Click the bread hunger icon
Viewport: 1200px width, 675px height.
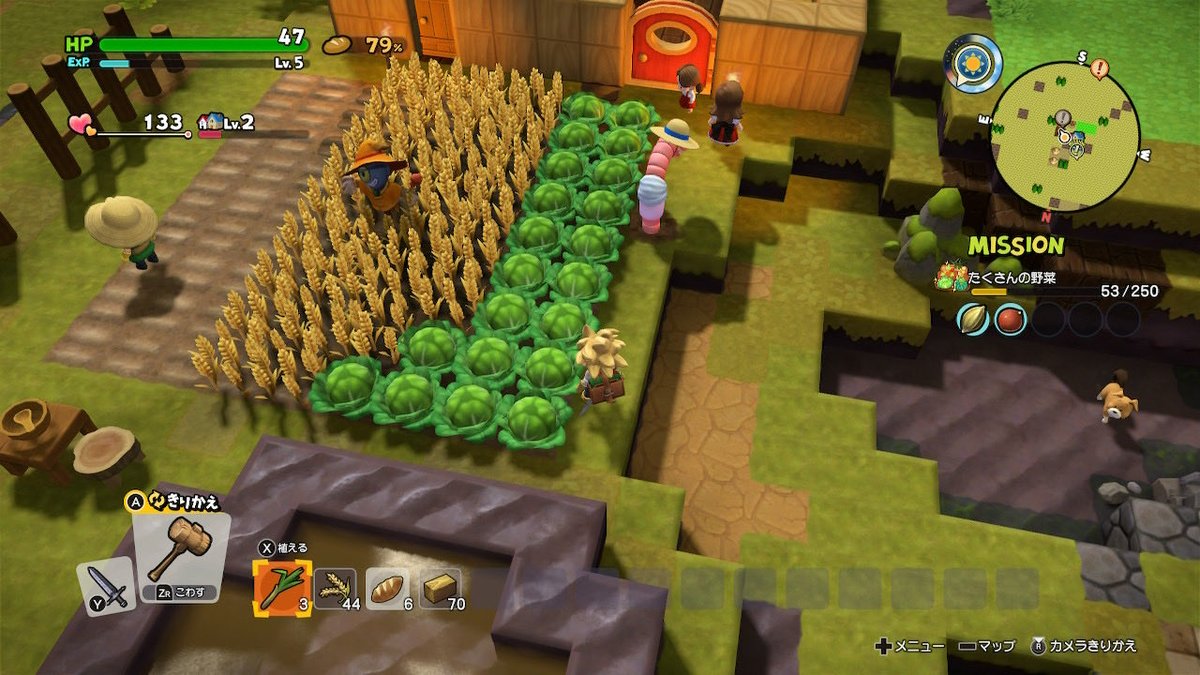pos(338,45)
